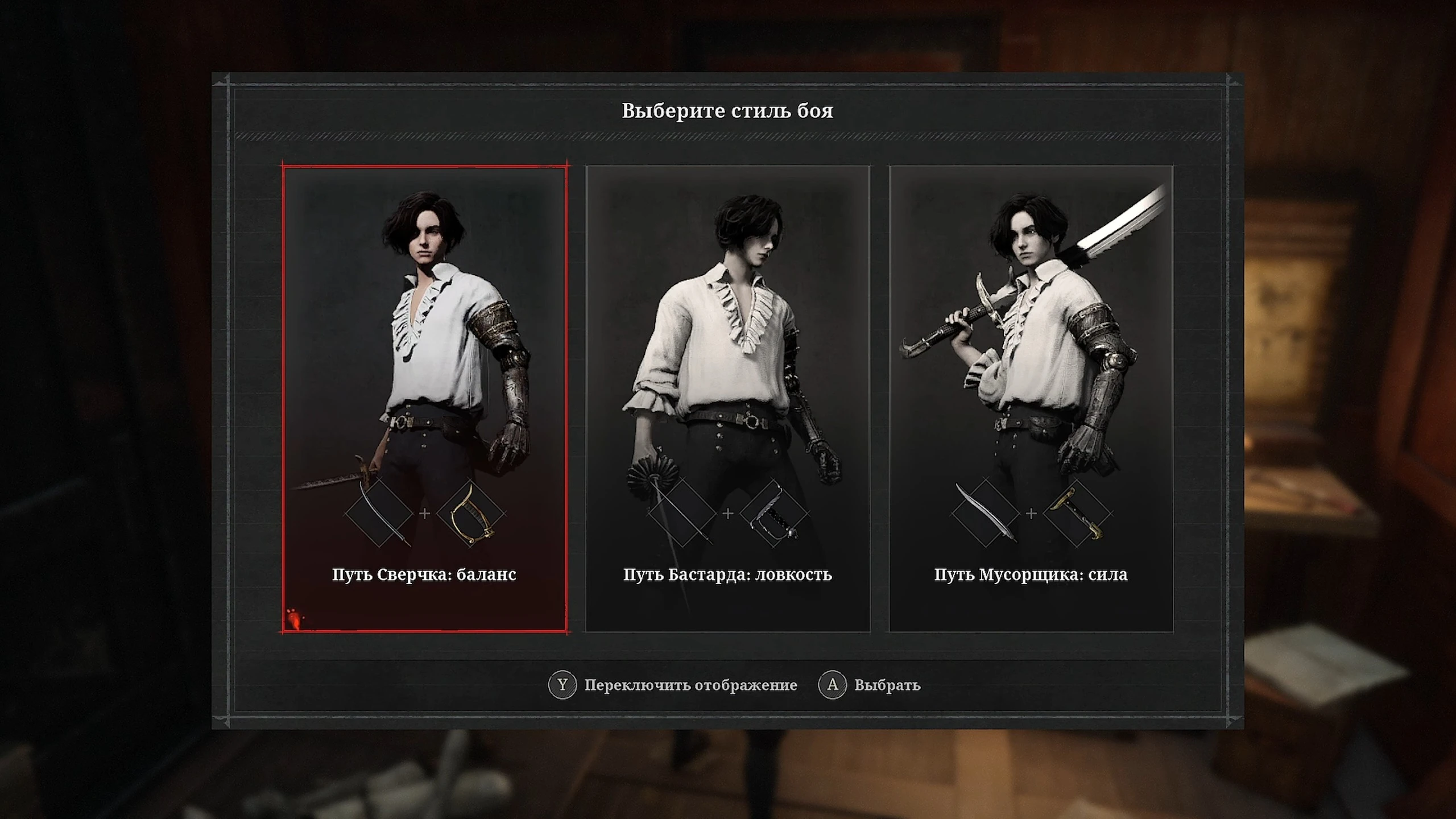Choose the Путь Бастарда: ловкость card
Screen dimensions: 1456x819
coord(727,398)
